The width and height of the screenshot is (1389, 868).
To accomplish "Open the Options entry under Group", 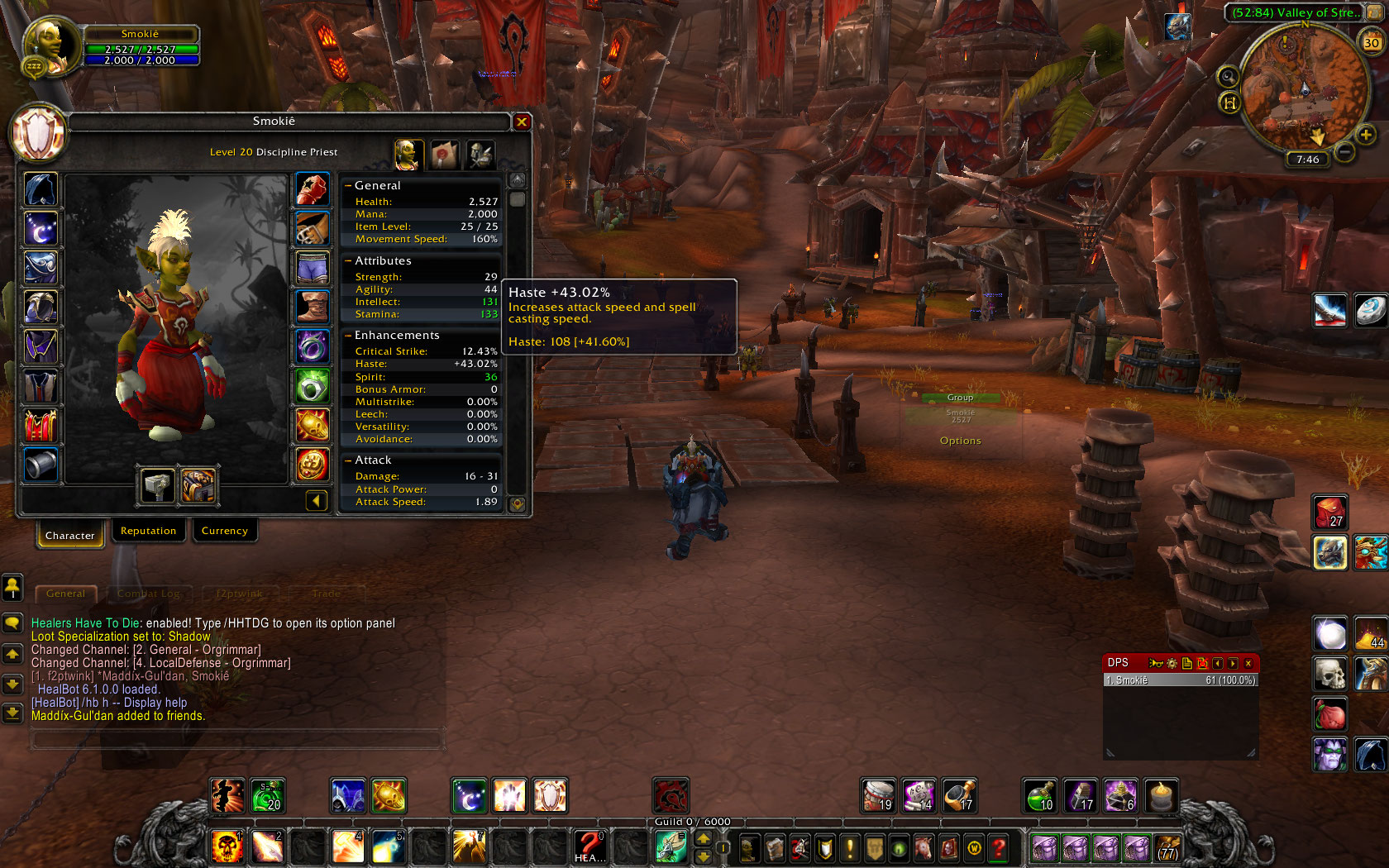I will pos(960,441).
